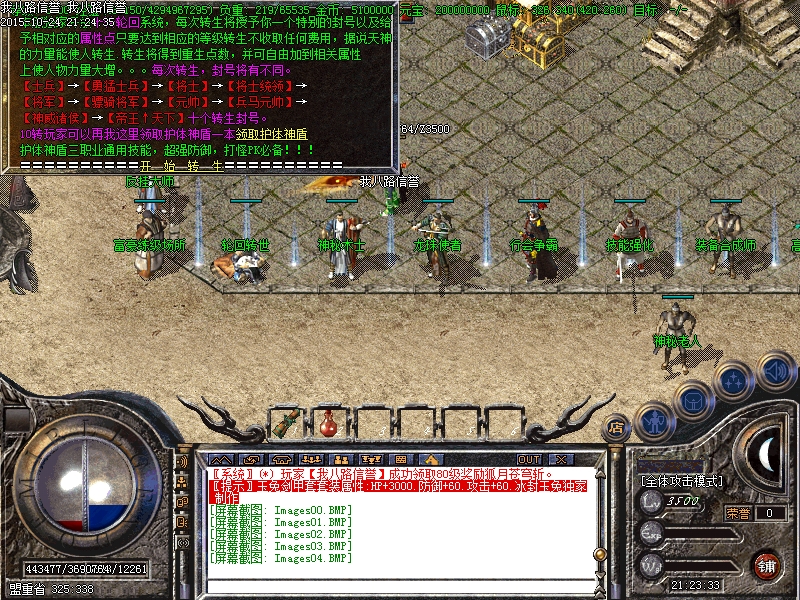Open the character status panel
The image size is (800, 600).
pyautogui.click(x=653, y=421)
